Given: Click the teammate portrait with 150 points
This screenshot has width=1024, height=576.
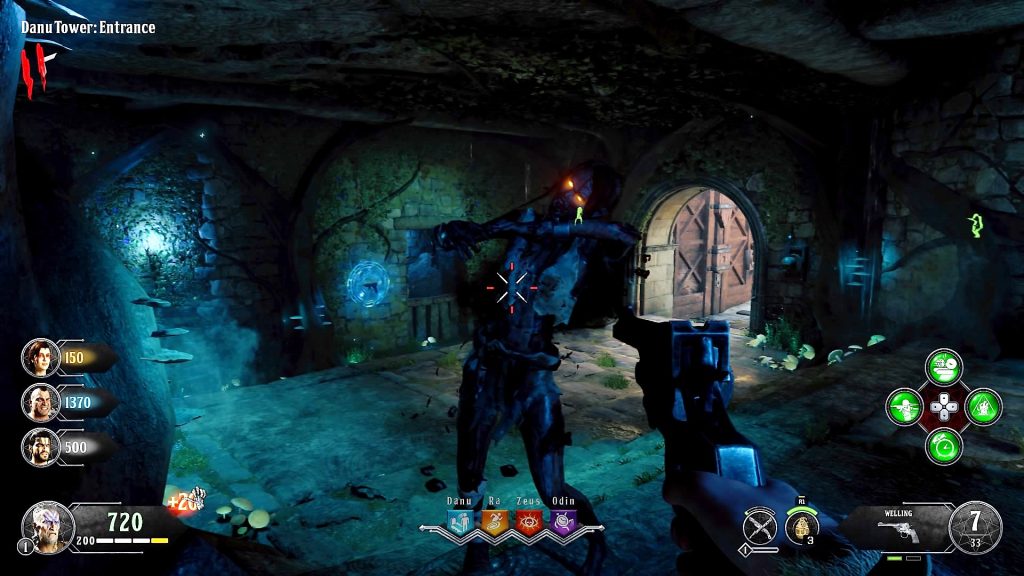Looking at the screenshot, I should 40,357.
